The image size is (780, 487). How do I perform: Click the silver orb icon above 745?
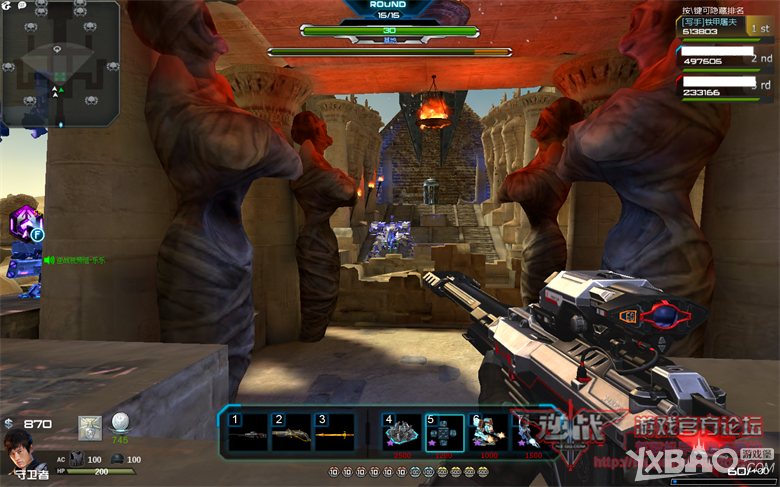pyautogui.click(x=120, y=422)
